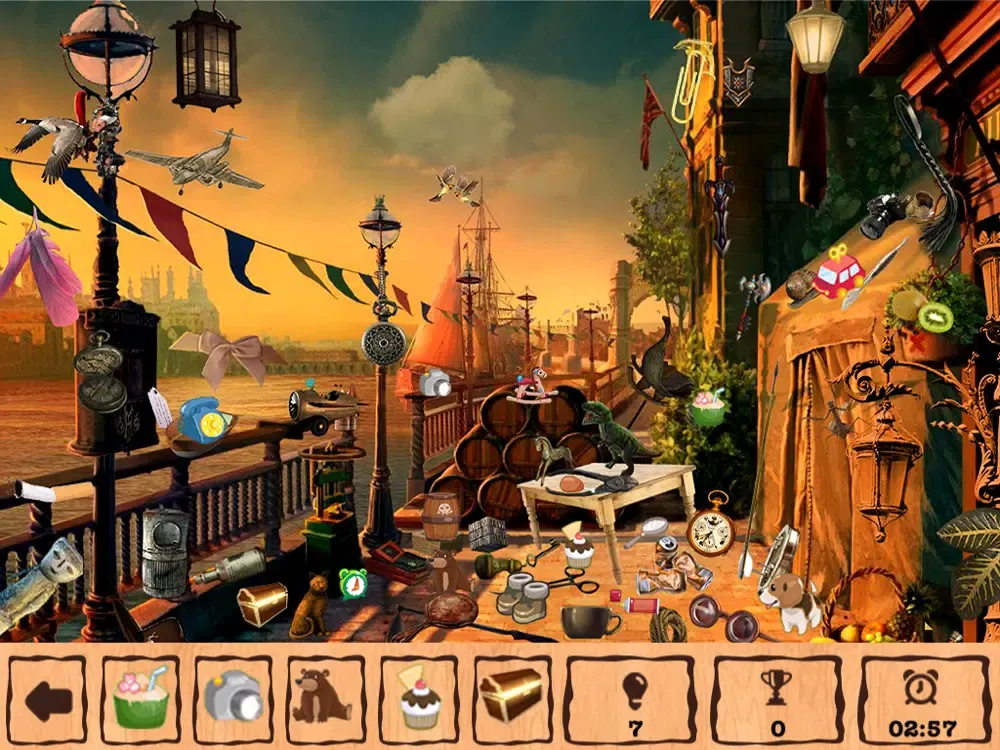Choose the camera target slot in the bar

pyautogui.click(x=233, y=699)
